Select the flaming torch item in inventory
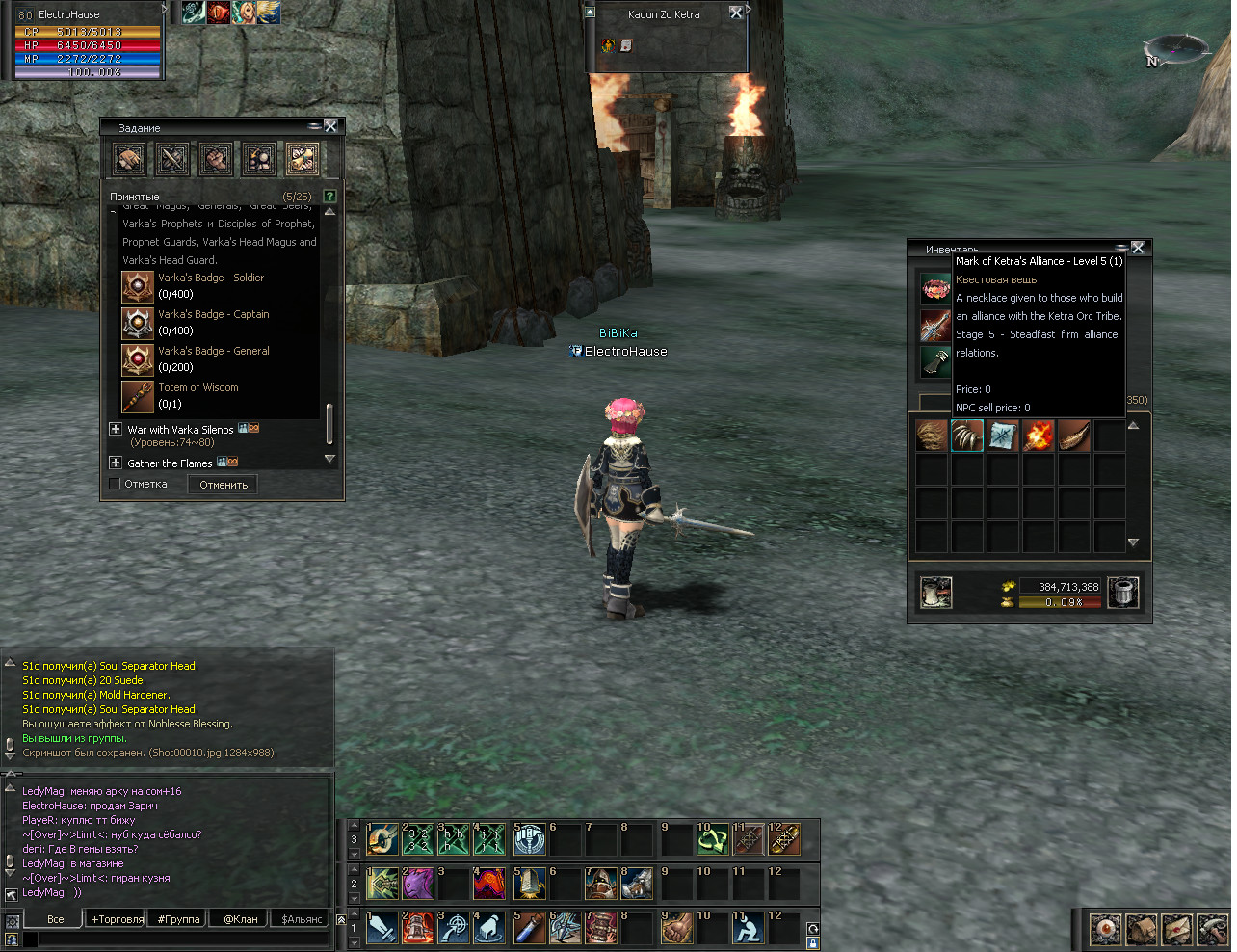 click(1039, 436)
